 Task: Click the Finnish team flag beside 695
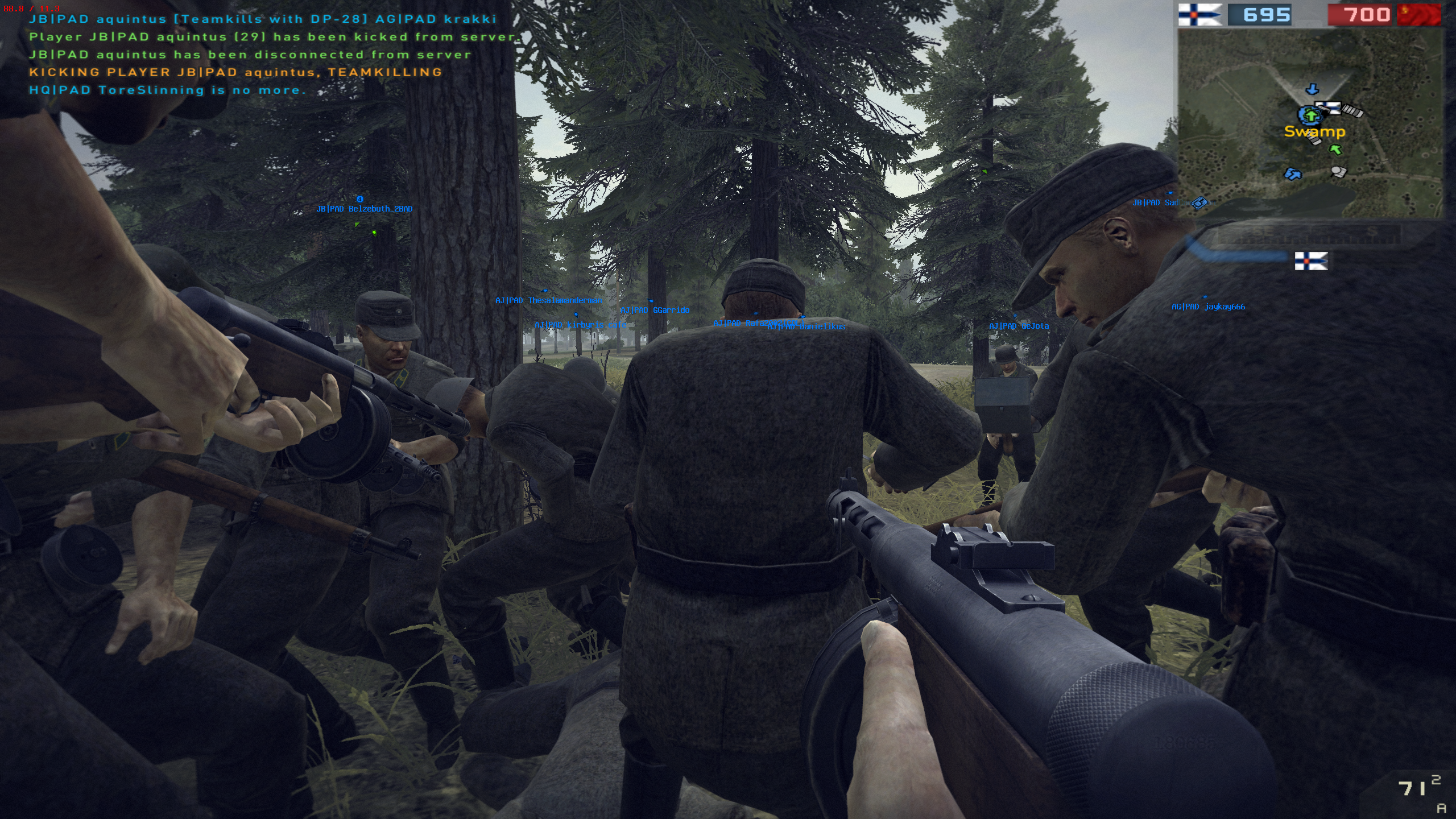(x=1199, y=15)
